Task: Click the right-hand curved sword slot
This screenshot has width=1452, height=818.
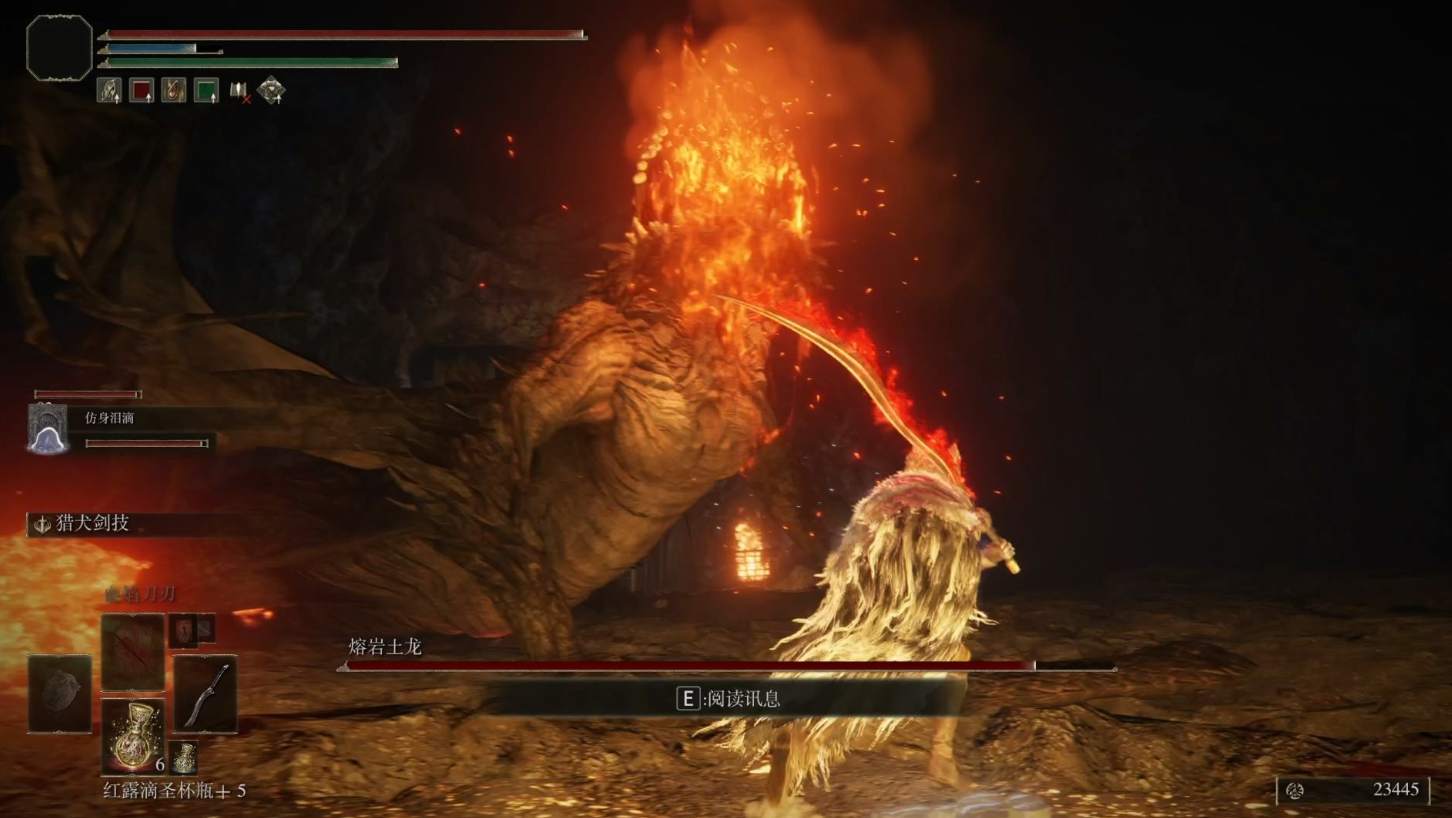Action: pos(205,694)
